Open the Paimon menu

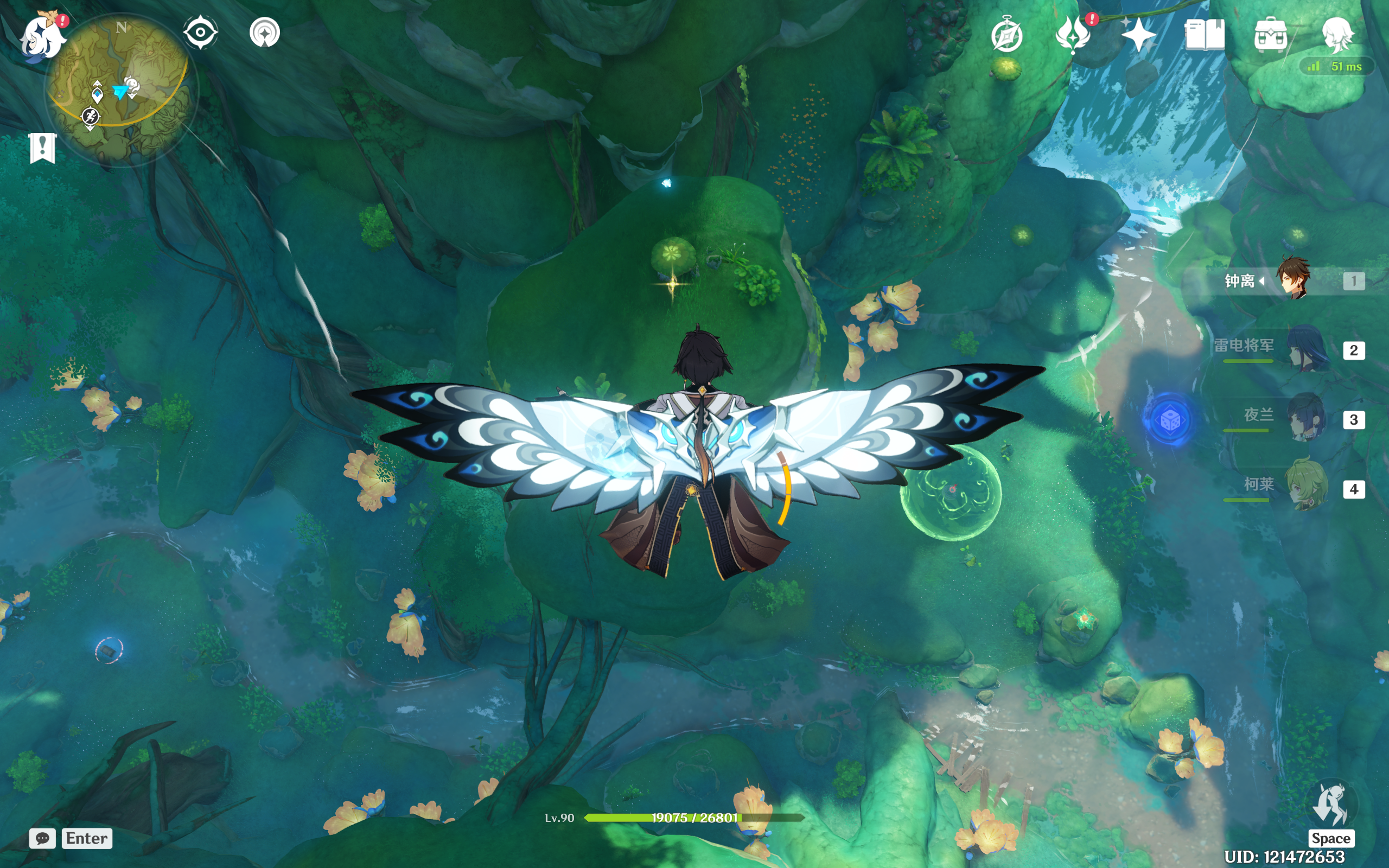click(x=41, y=36)
